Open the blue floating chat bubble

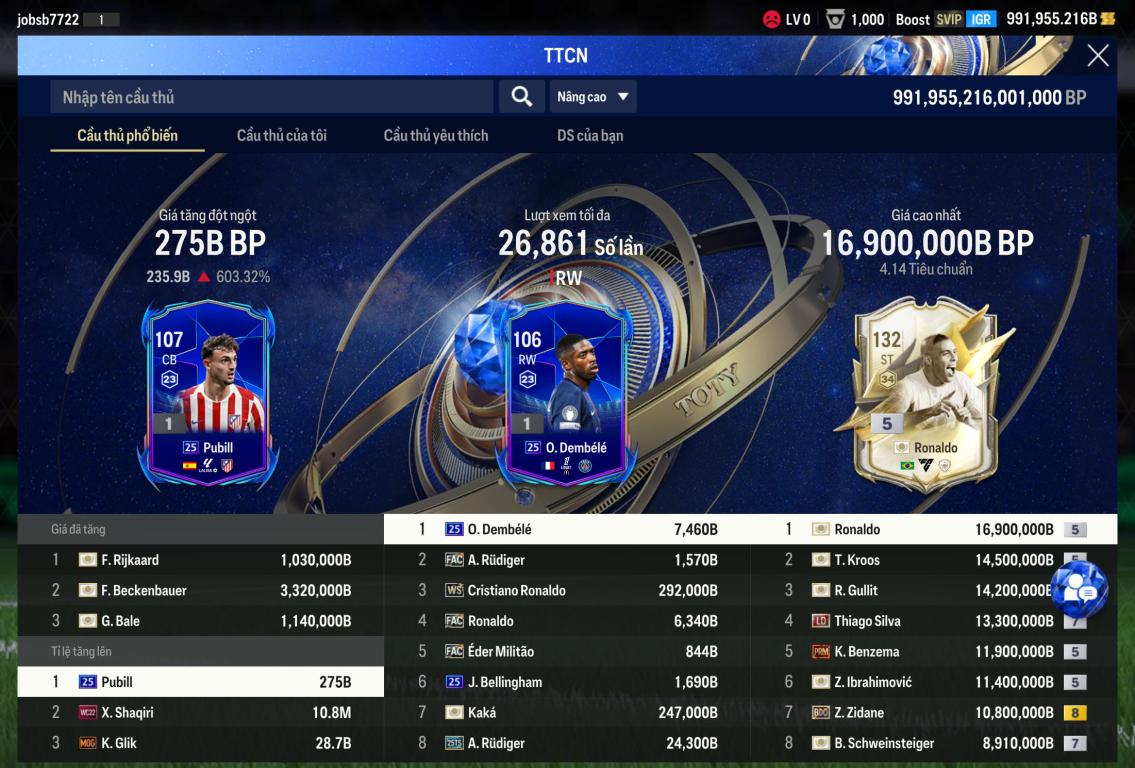tap(1080, 589)
